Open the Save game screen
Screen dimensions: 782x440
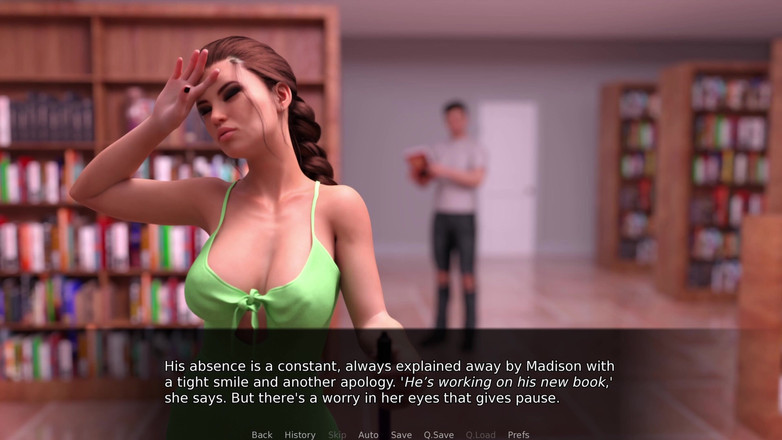pos(401,435)
